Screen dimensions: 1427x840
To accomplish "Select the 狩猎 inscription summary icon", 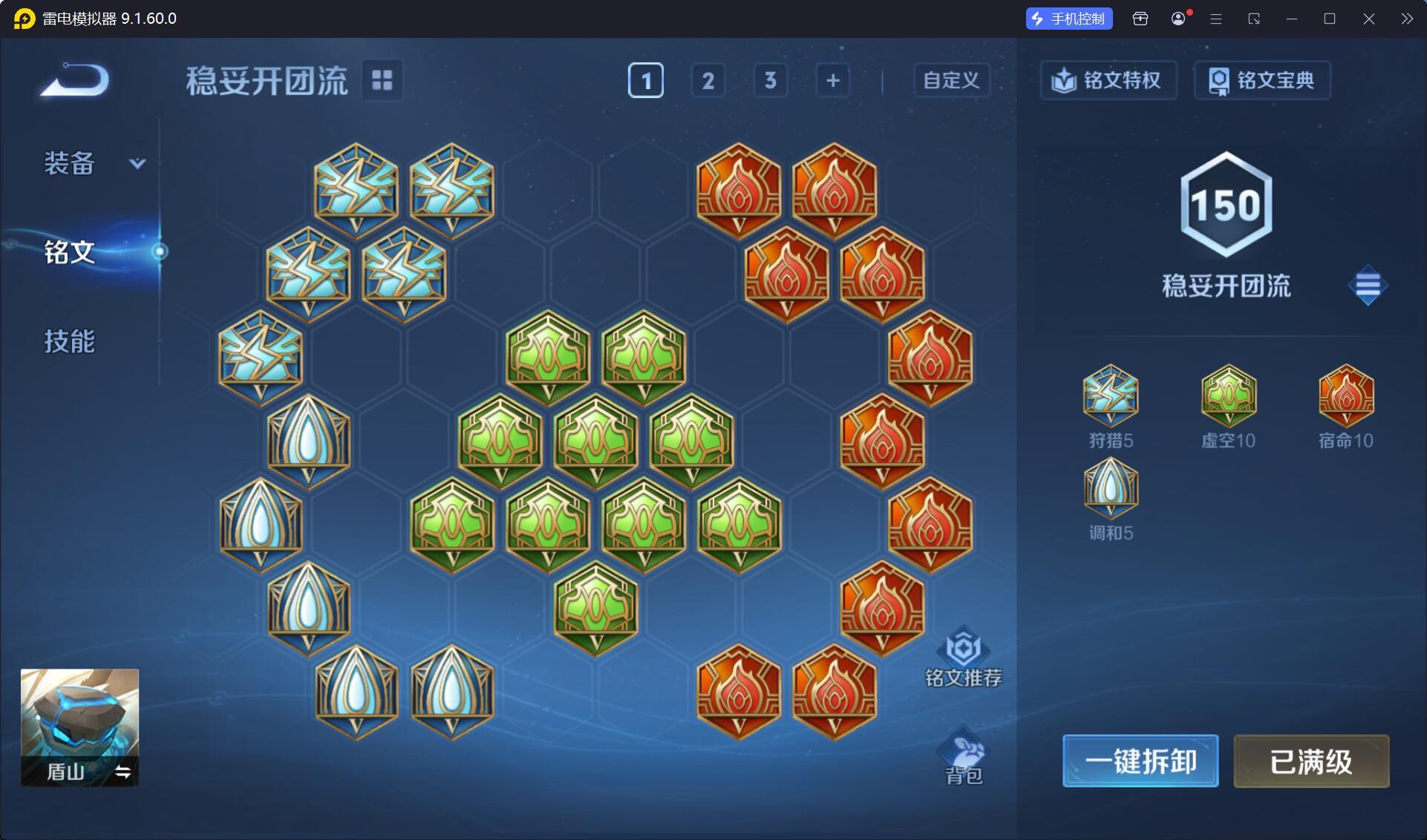I will [1111, 395].
